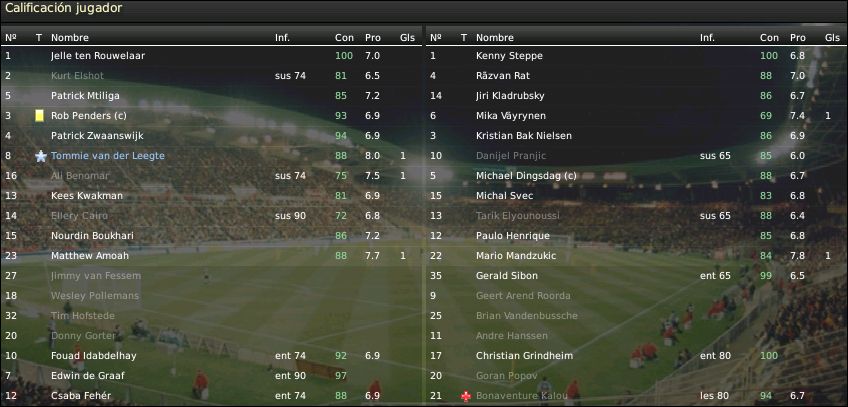Open Tommie van der Leegte's profile
Screen dimensions: 848x407
[107, 156]
